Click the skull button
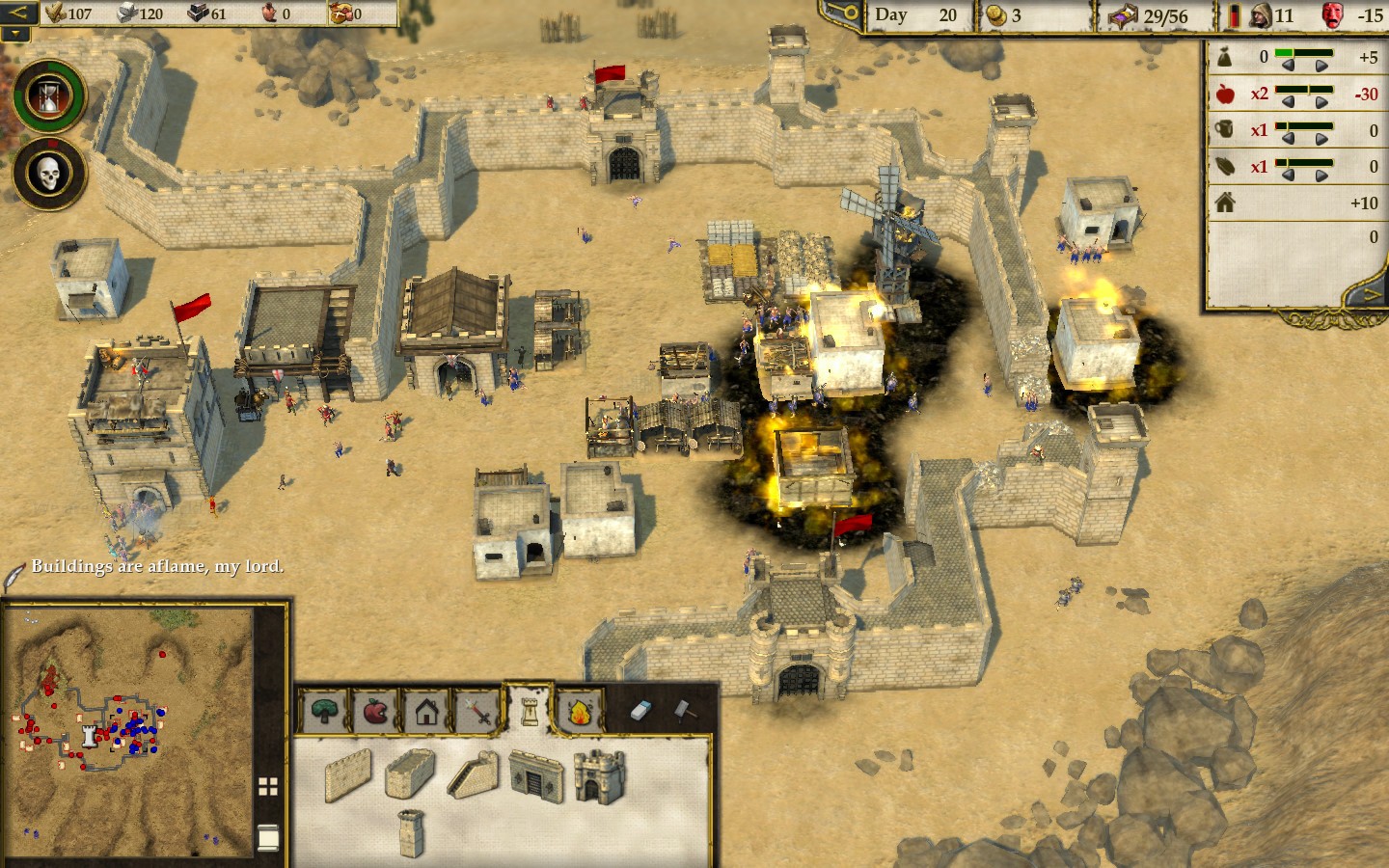This screenshot has width=1389, height=868. coord(49,175)
